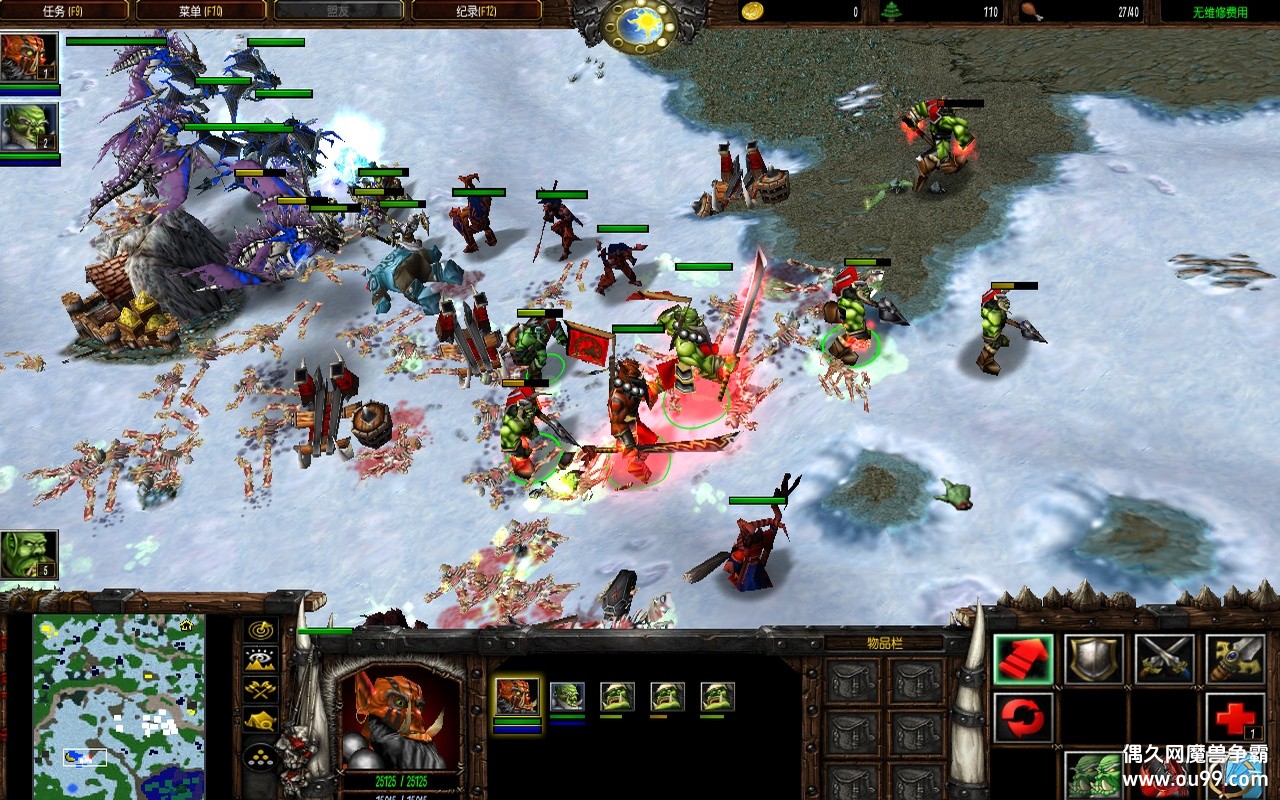The width and height of the screenshot is (1280, 800).
Task: Click on the minimap
Action: (x=118, y=706)
